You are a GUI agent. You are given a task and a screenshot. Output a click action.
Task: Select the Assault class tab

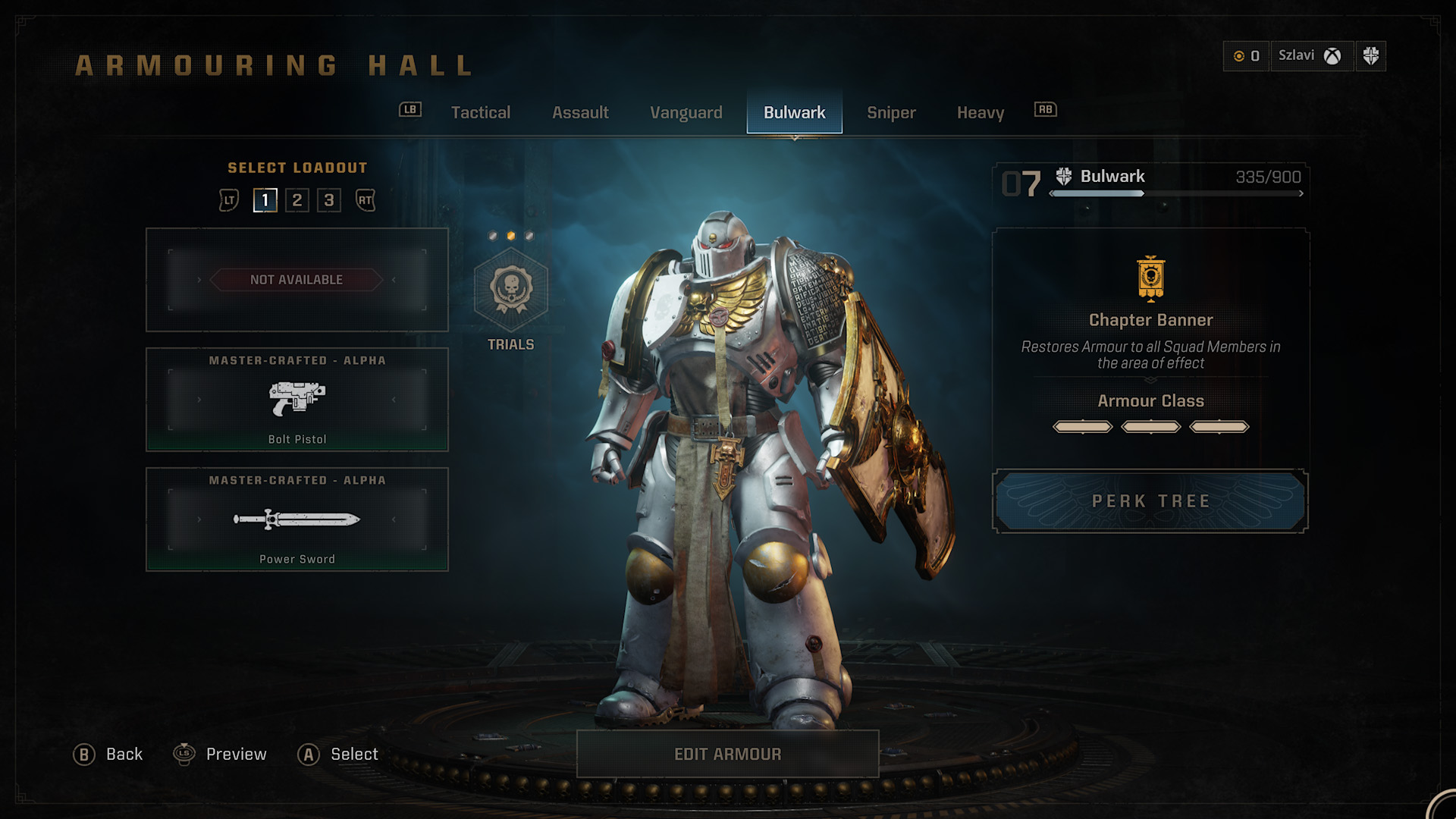point(580,113)
